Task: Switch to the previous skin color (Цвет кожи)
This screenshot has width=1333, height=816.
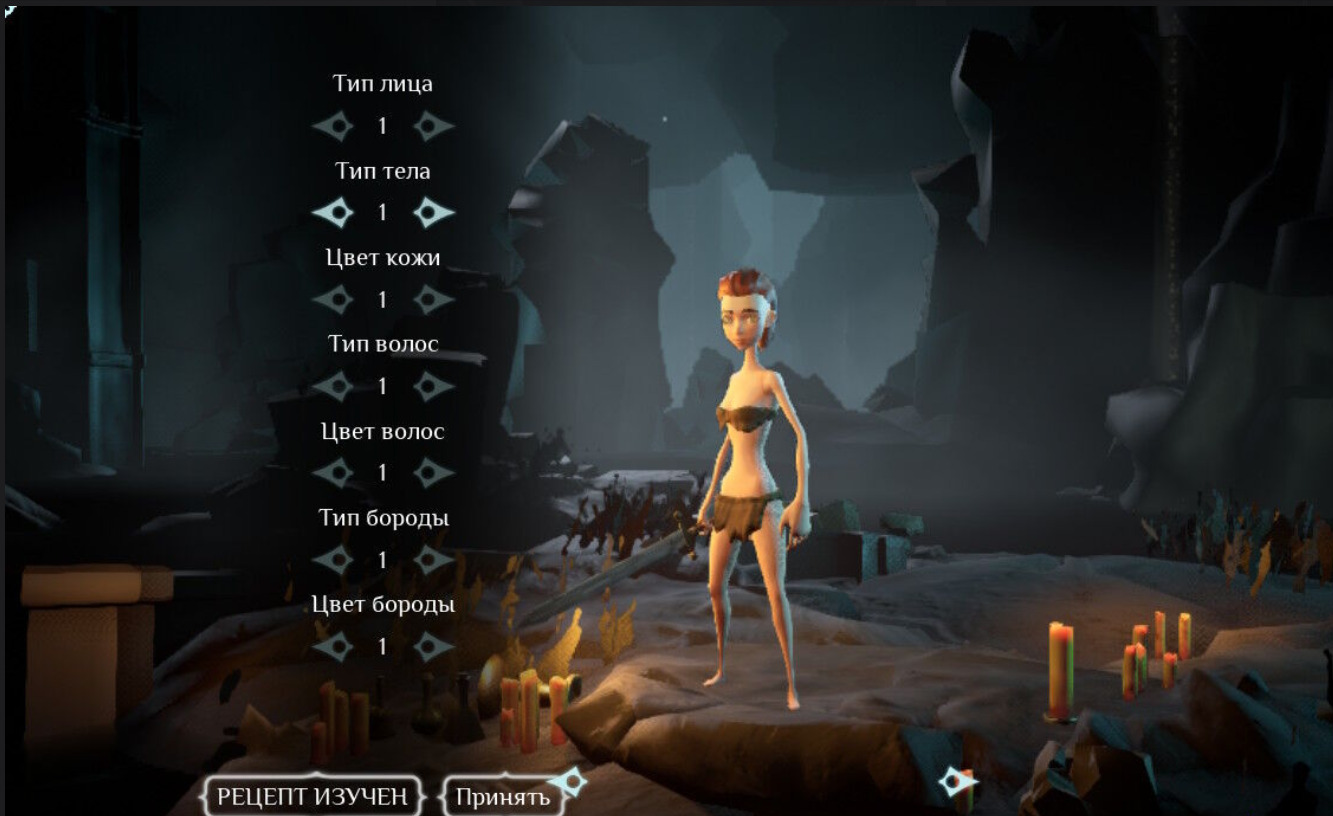Action: click(334, 299)
